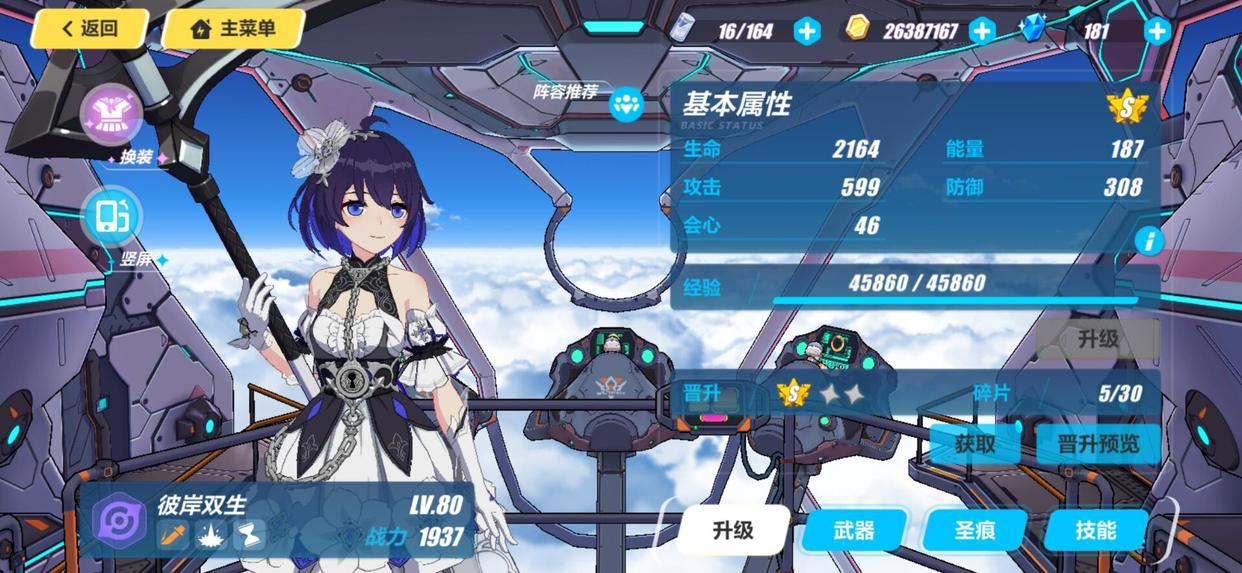Image resolution: width=1242 pixels, height=573 pixels.
Task: Tap 获取 to obtain fragments
Action: pos(974,443)
